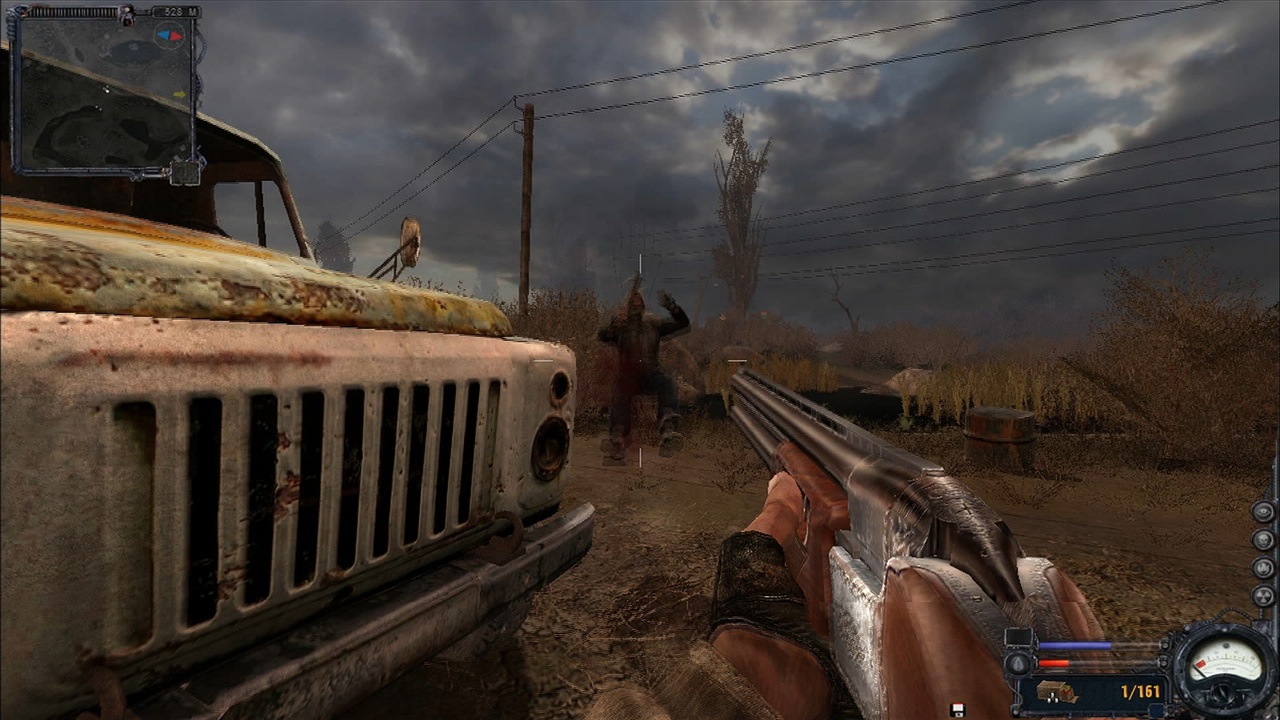Click the floppy disk save icon
1280x720 pixels.
tap(958, 710)
